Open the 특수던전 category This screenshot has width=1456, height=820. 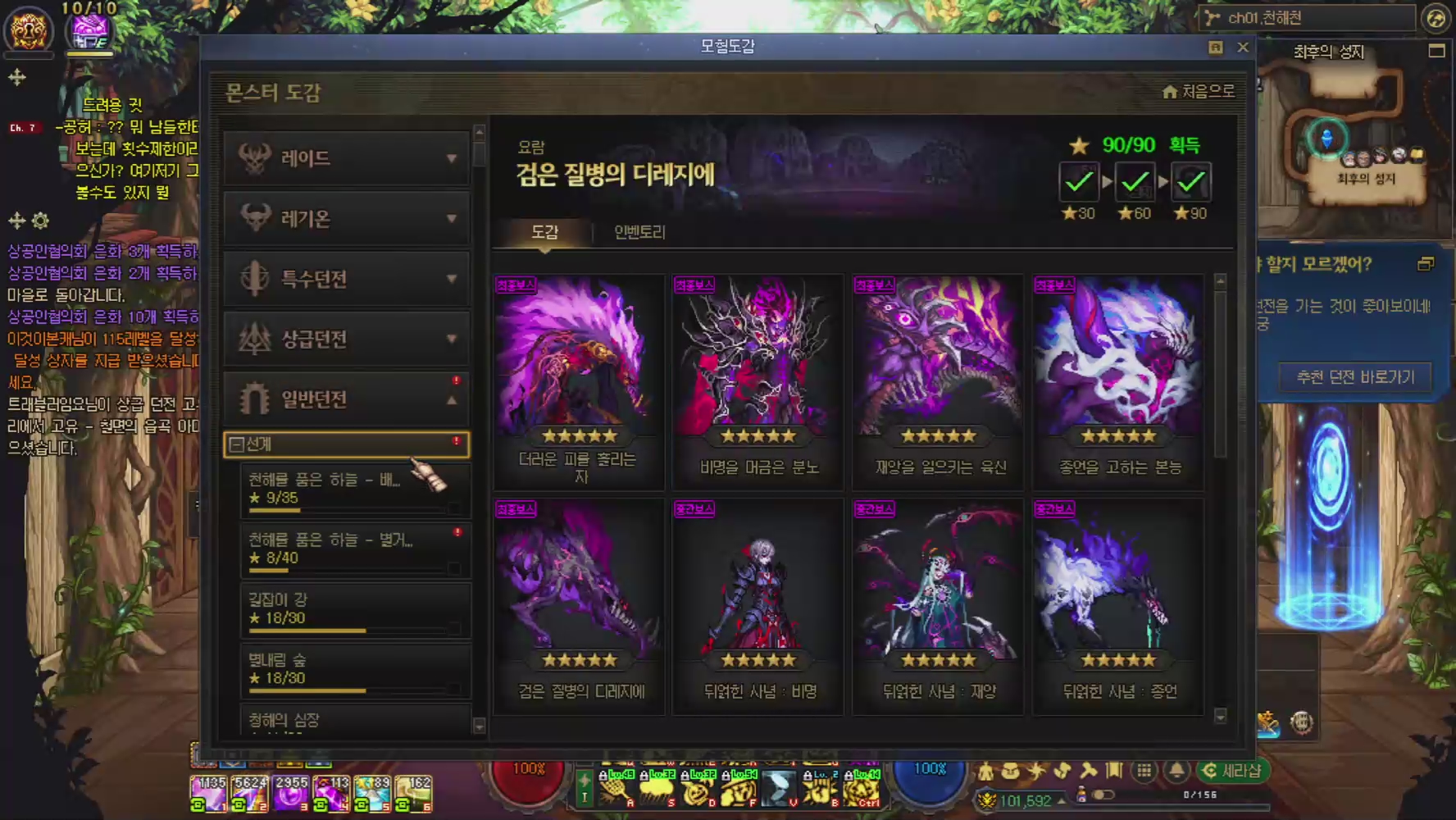click(346, 279)
